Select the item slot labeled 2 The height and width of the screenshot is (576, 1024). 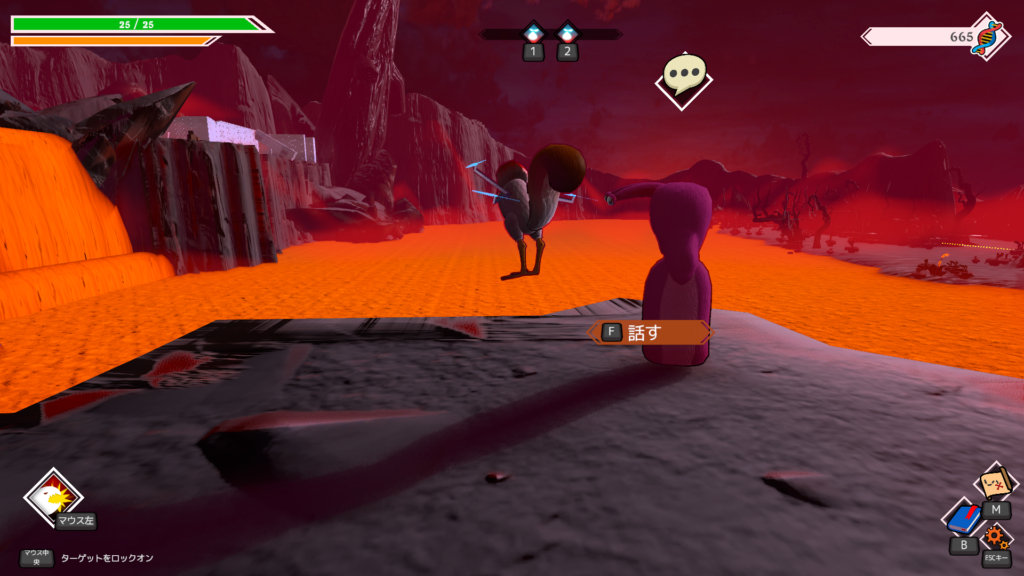coord(568,33)
